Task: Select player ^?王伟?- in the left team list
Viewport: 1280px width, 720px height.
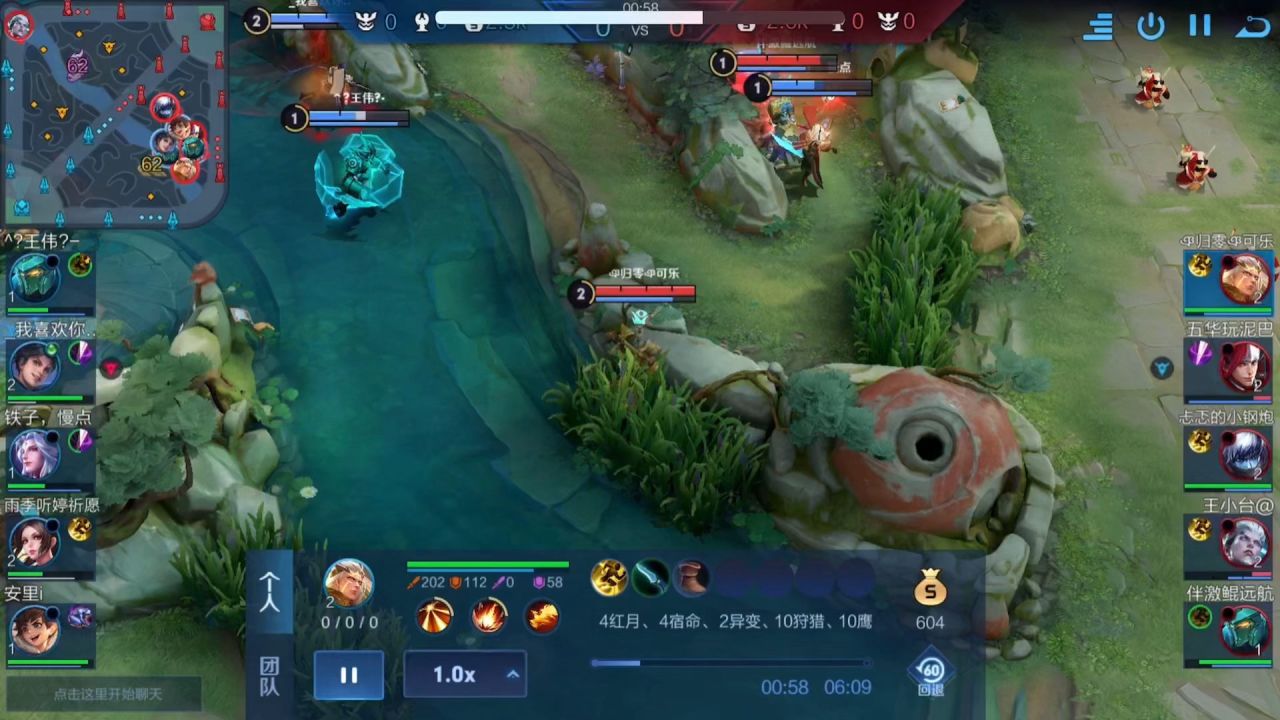Action: click(36, 277)
